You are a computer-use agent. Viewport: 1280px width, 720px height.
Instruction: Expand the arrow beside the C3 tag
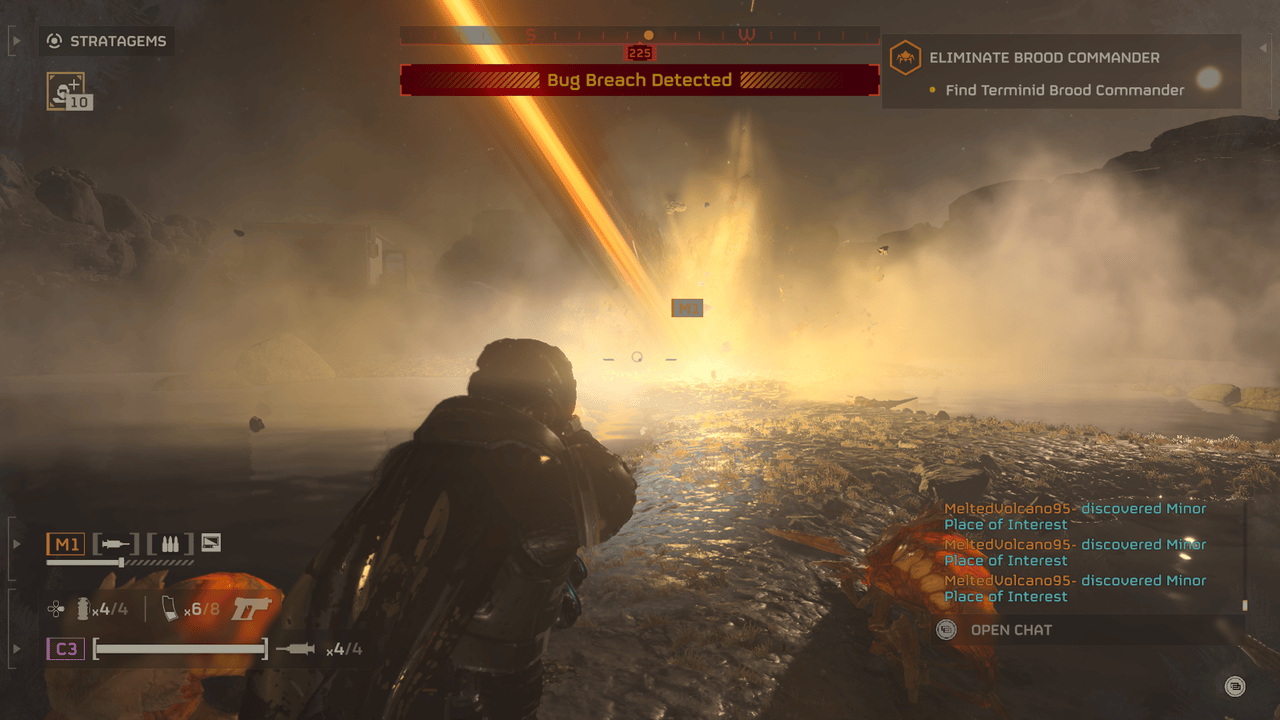(x=16, y=649)
